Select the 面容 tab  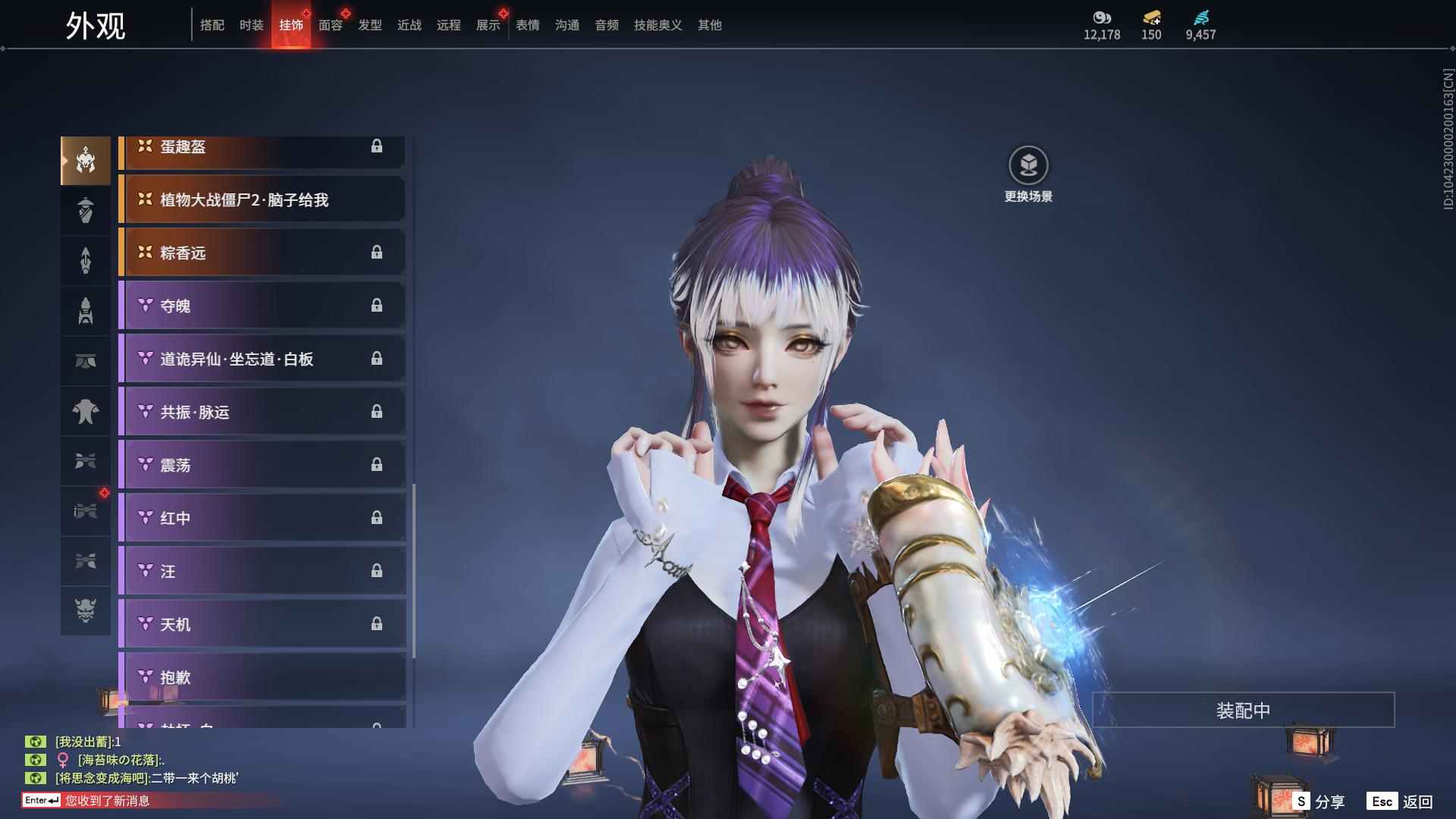click(330, 26)
